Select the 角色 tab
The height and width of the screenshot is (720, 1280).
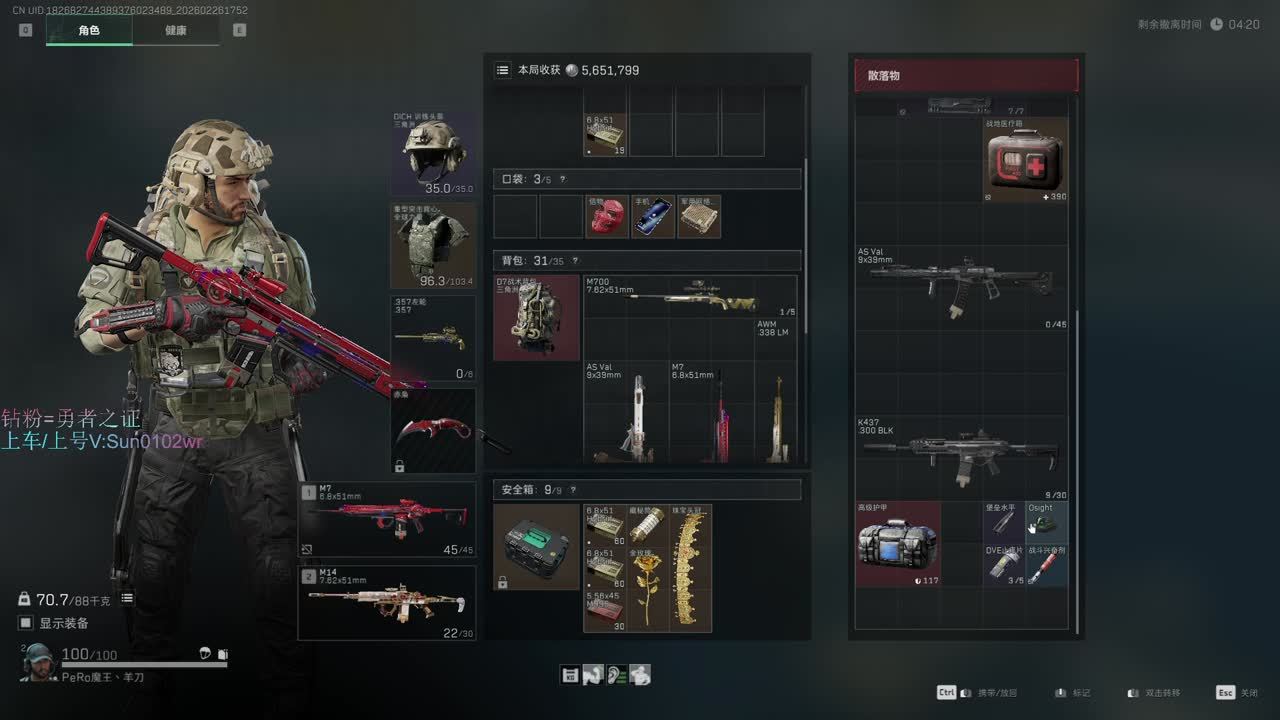(89, 30)
